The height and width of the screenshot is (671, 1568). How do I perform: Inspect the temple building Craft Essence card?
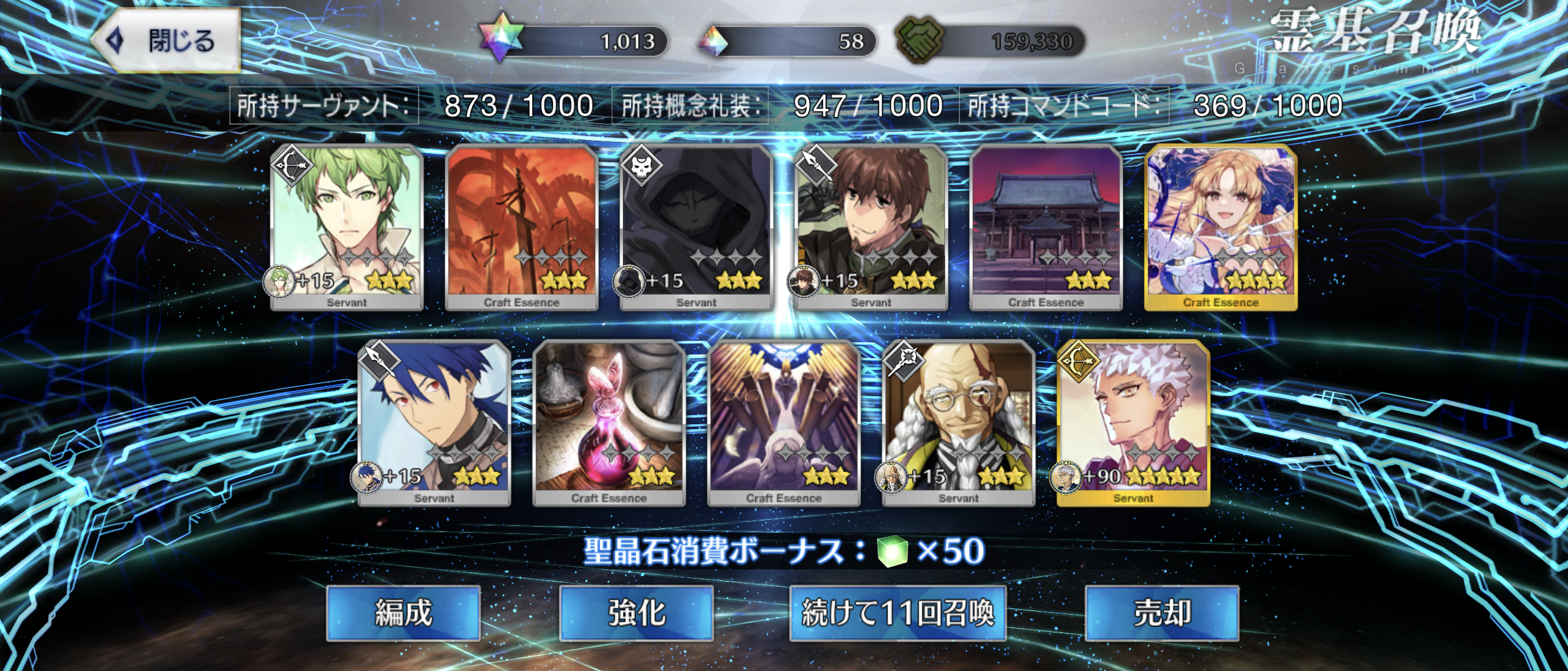coord(1046,227)
